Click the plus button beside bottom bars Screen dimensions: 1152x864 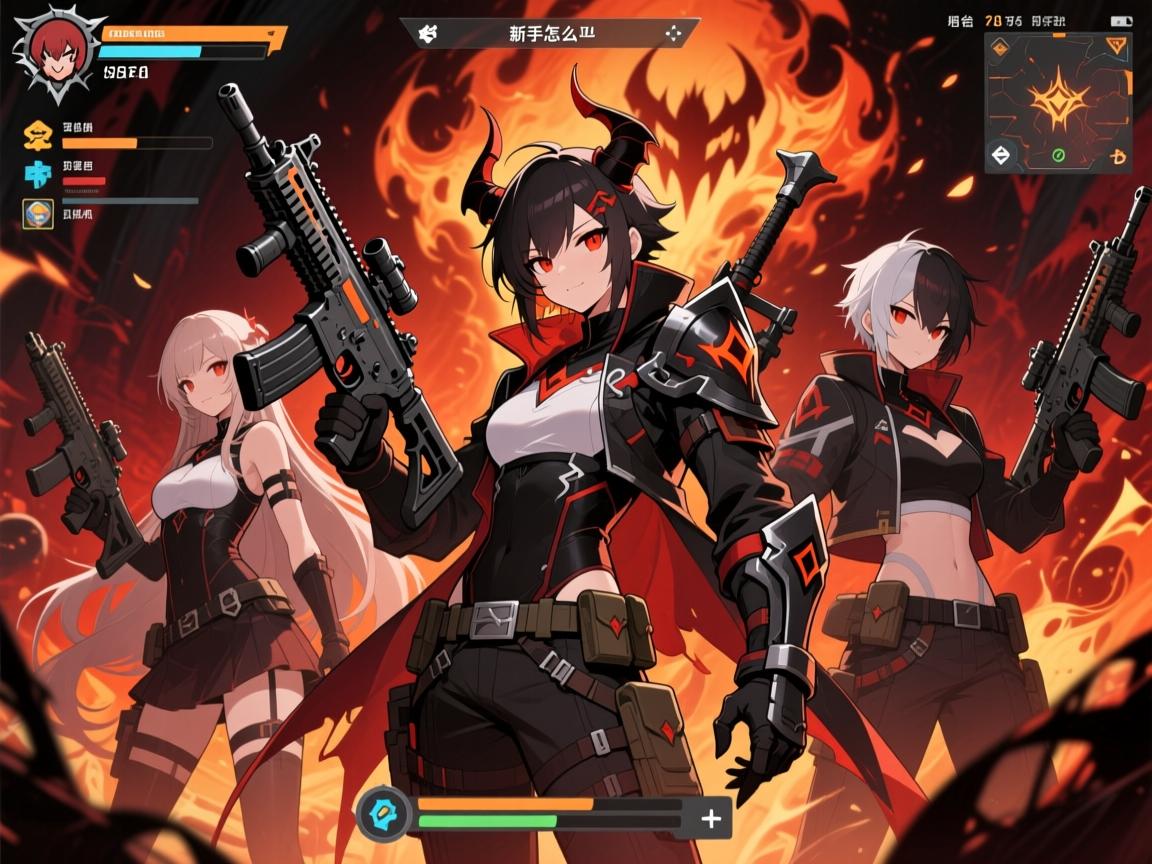click(711, 819)
